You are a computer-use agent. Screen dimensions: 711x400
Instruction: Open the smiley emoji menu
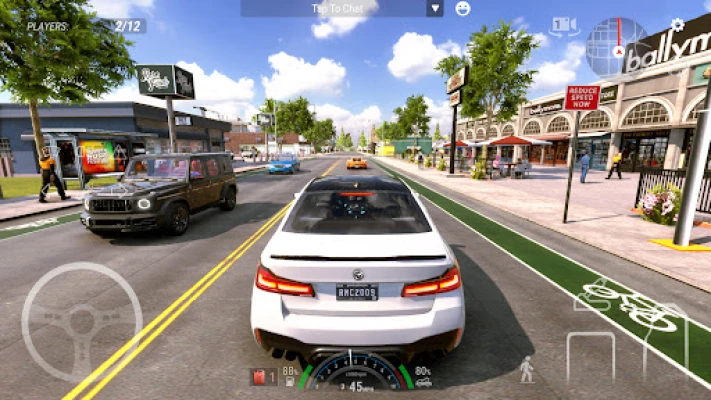(x=463, y=8)
